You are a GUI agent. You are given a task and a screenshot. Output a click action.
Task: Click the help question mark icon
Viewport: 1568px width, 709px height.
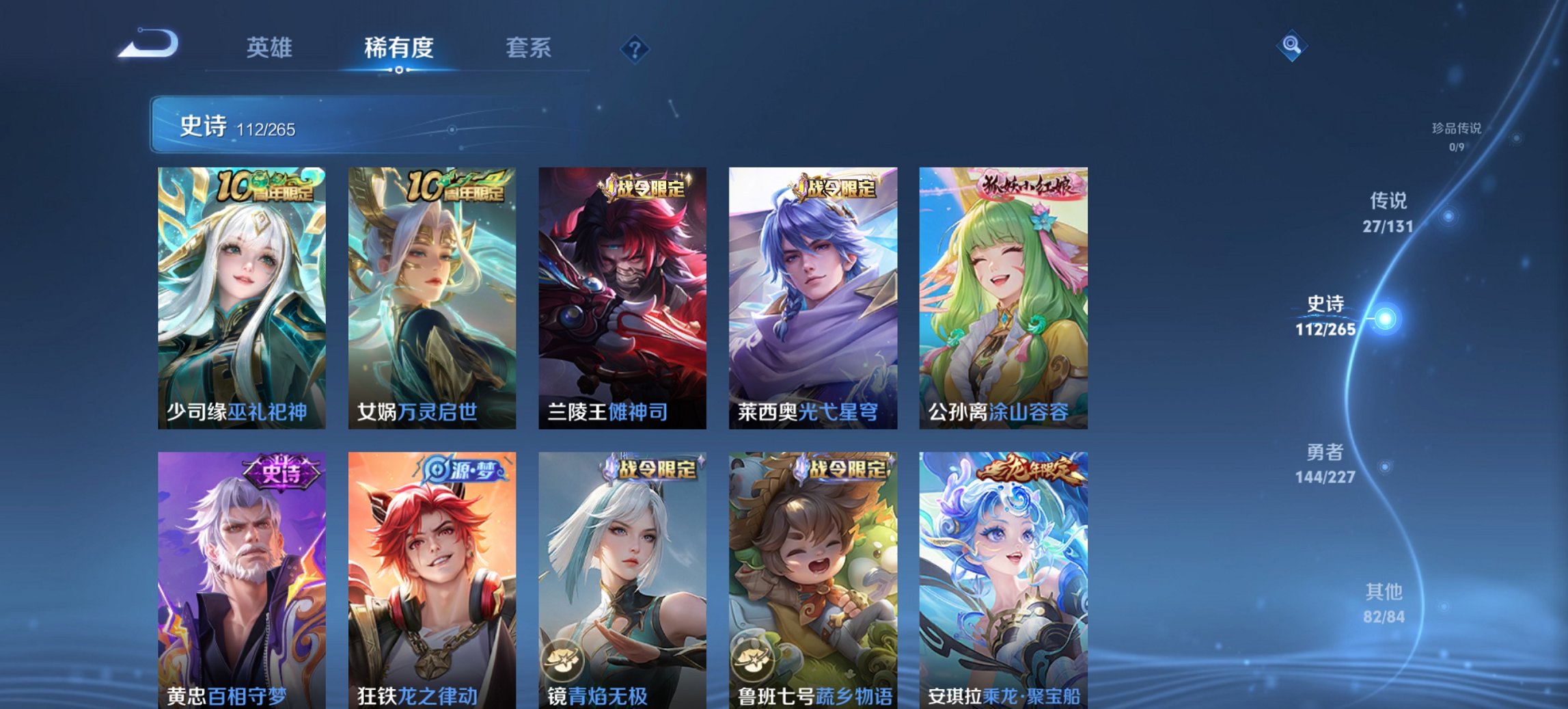point(635,49)
